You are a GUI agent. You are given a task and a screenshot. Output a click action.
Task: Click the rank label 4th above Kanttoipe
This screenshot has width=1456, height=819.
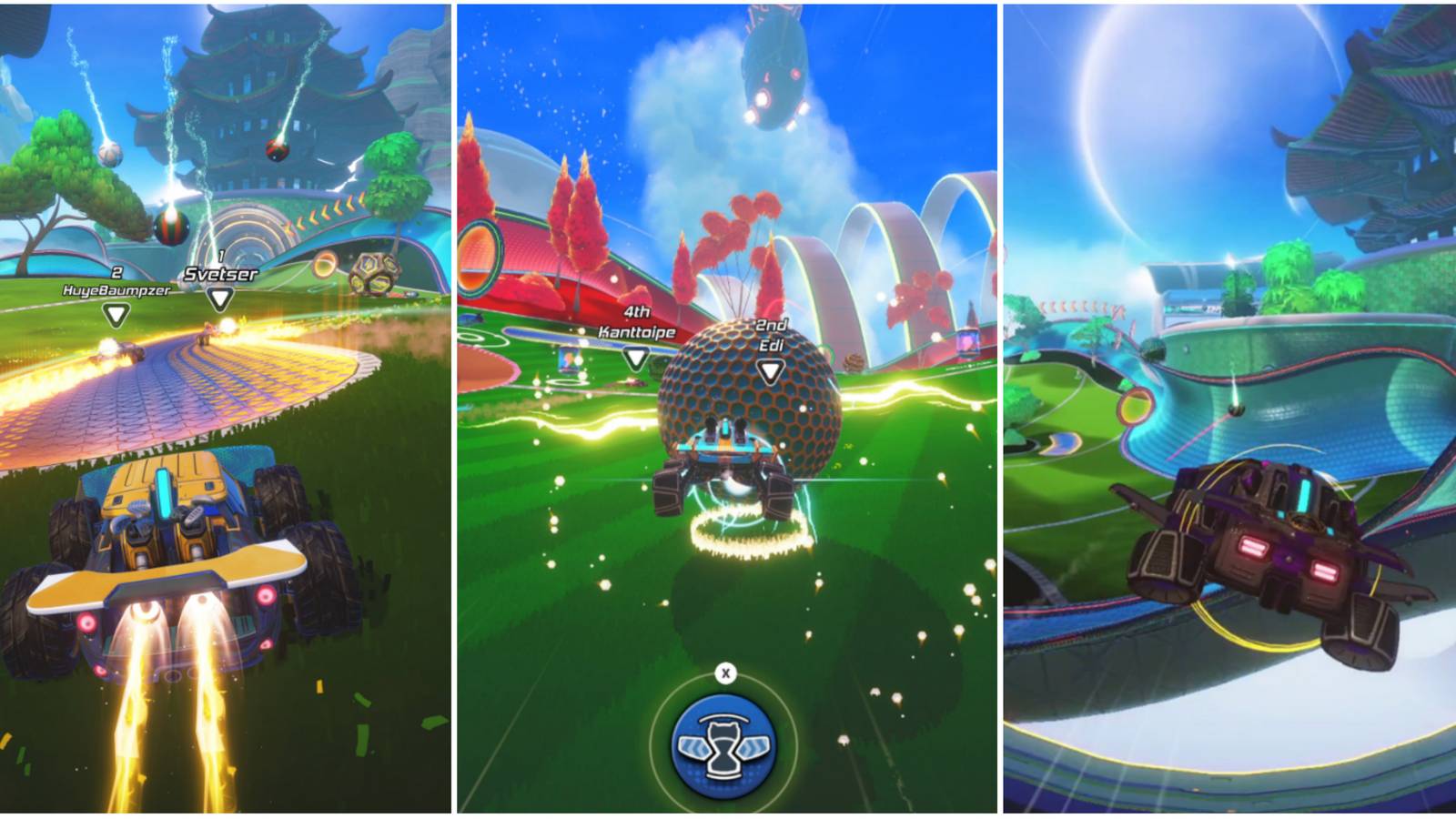tap(638, 311)
